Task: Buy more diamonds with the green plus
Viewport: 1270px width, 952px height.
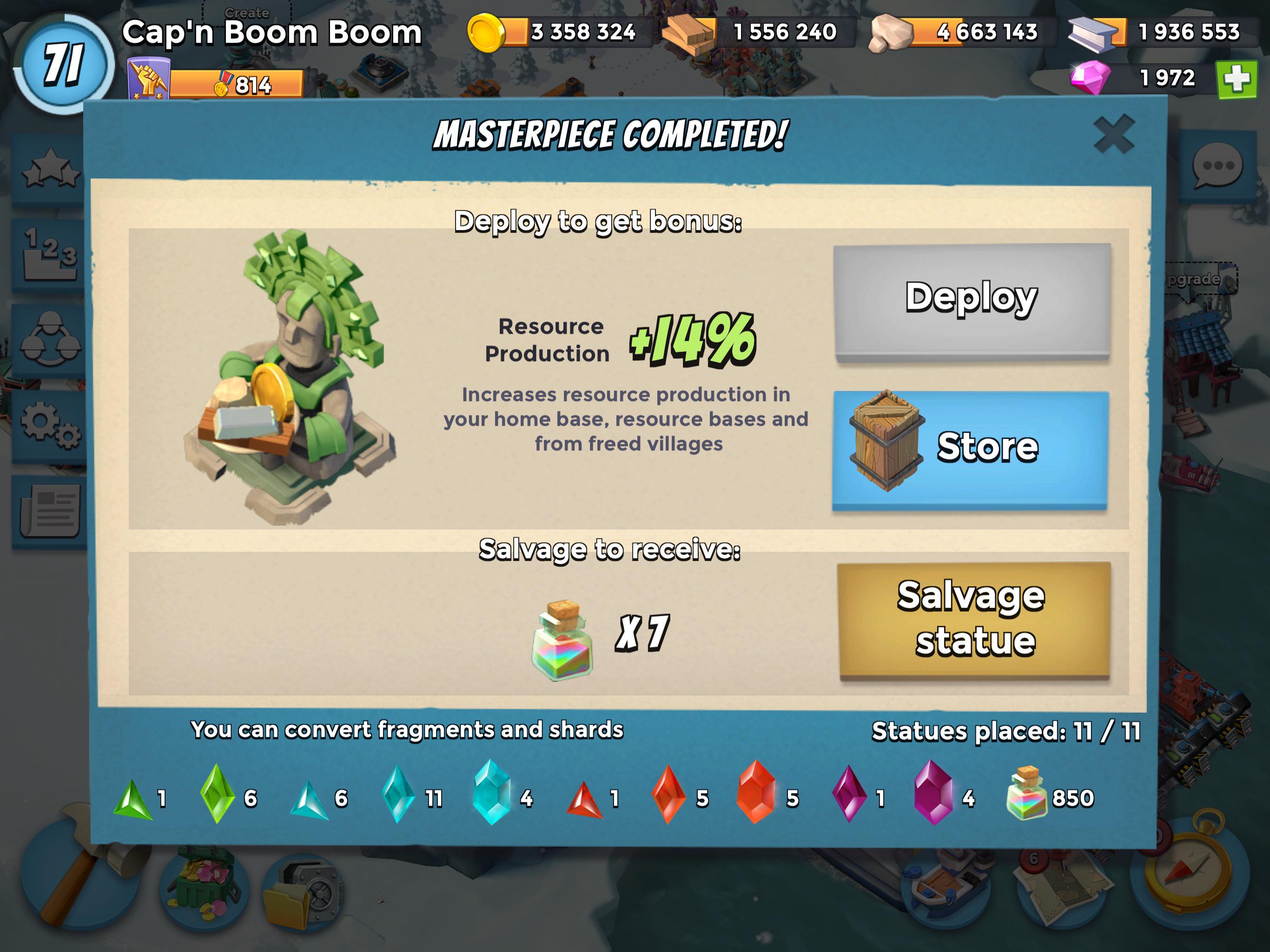Action: tap(1237, 78)
